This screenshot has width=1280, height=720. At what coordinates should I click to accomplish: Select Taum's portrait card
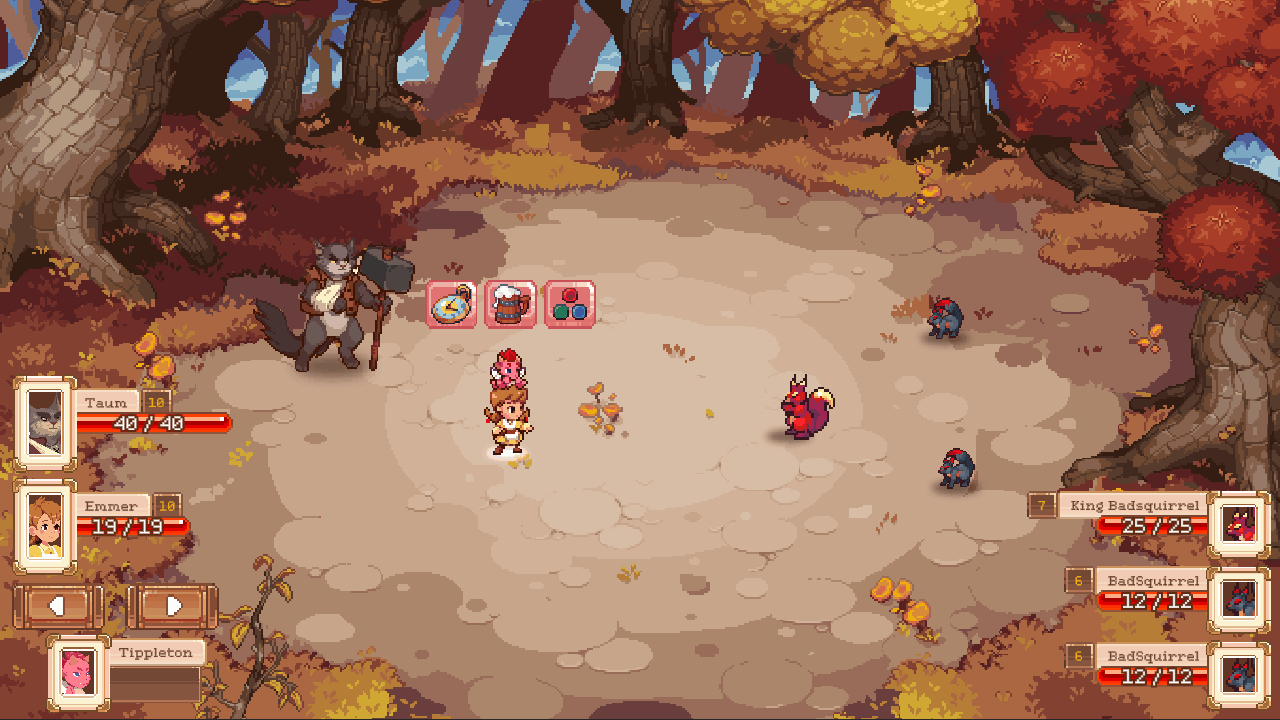pos(45,422)
